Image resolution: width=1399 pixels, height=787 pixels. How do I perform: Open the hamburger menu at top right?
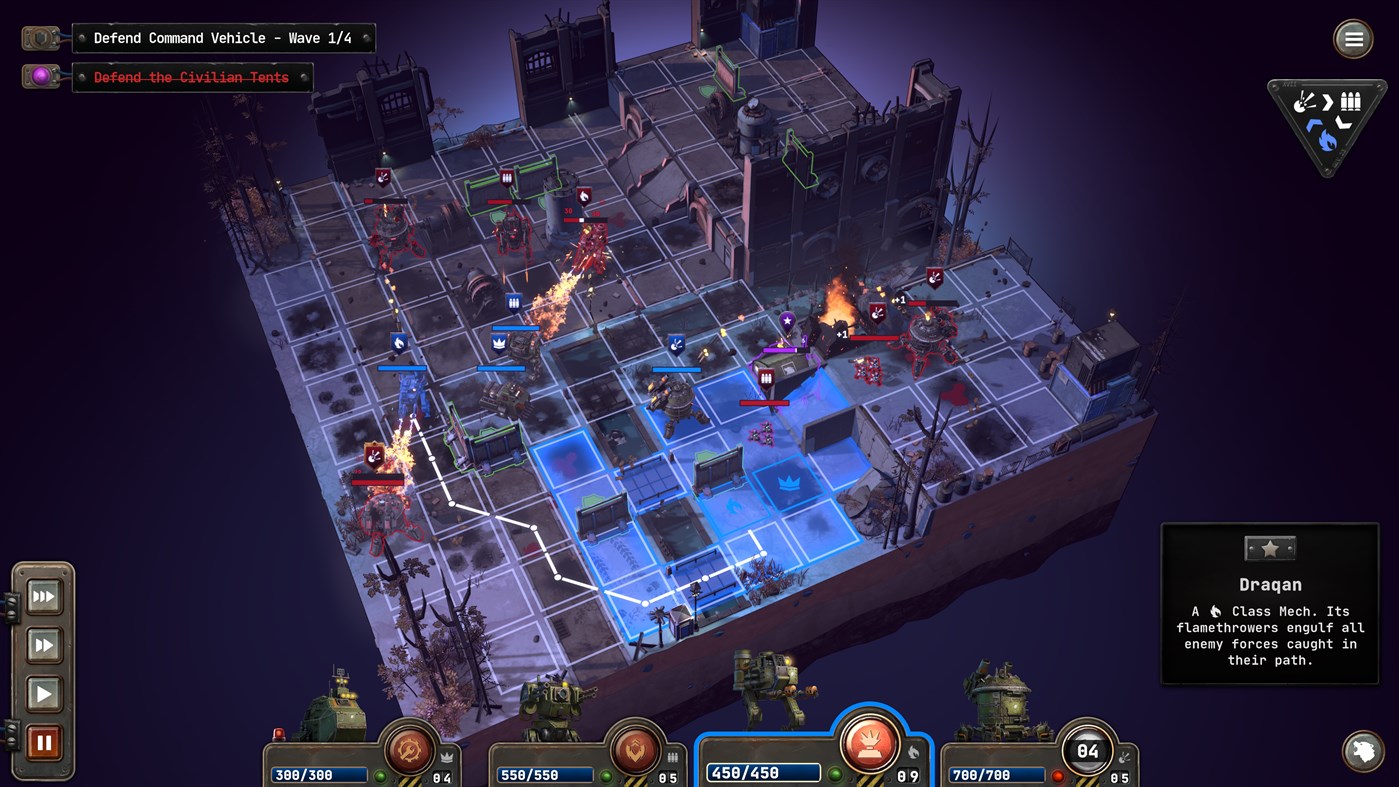1353,39
